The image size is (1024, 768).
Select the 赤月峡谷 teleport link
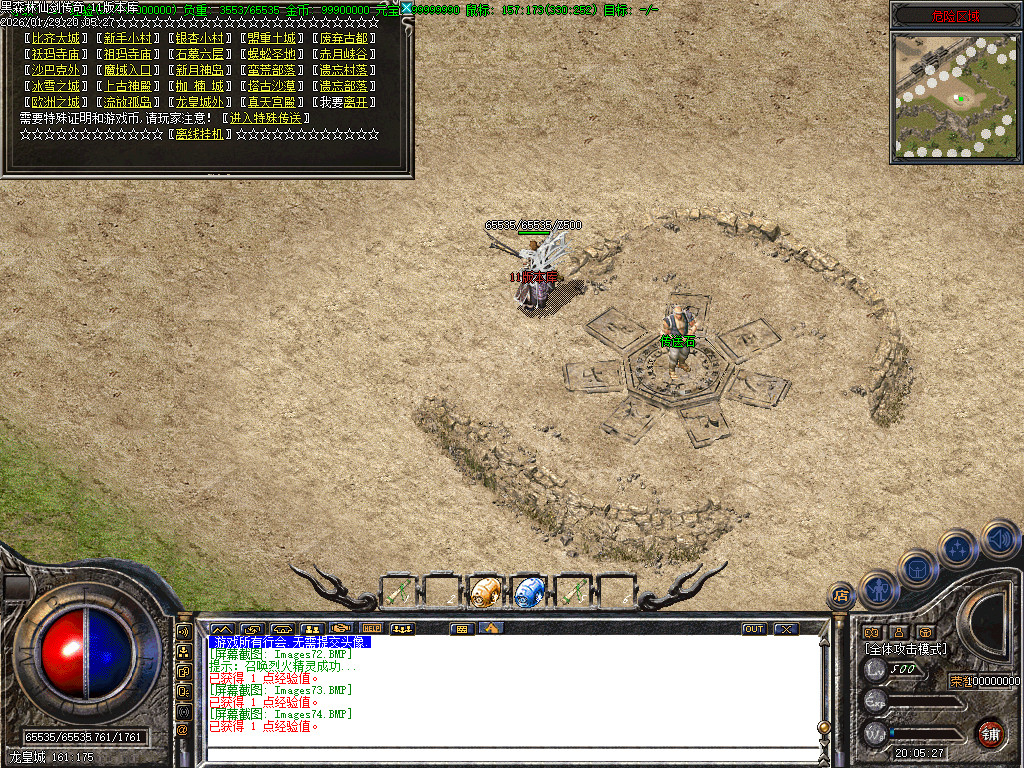(342, 55)
